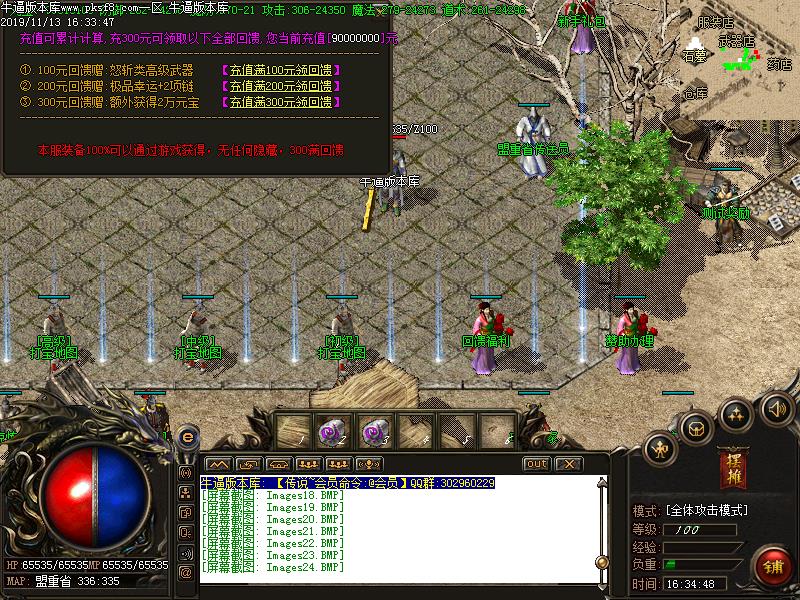Claim the 充值满200元领回馈 reward link
This screenshot has height=600, width=800.
[x=279, y=87]
